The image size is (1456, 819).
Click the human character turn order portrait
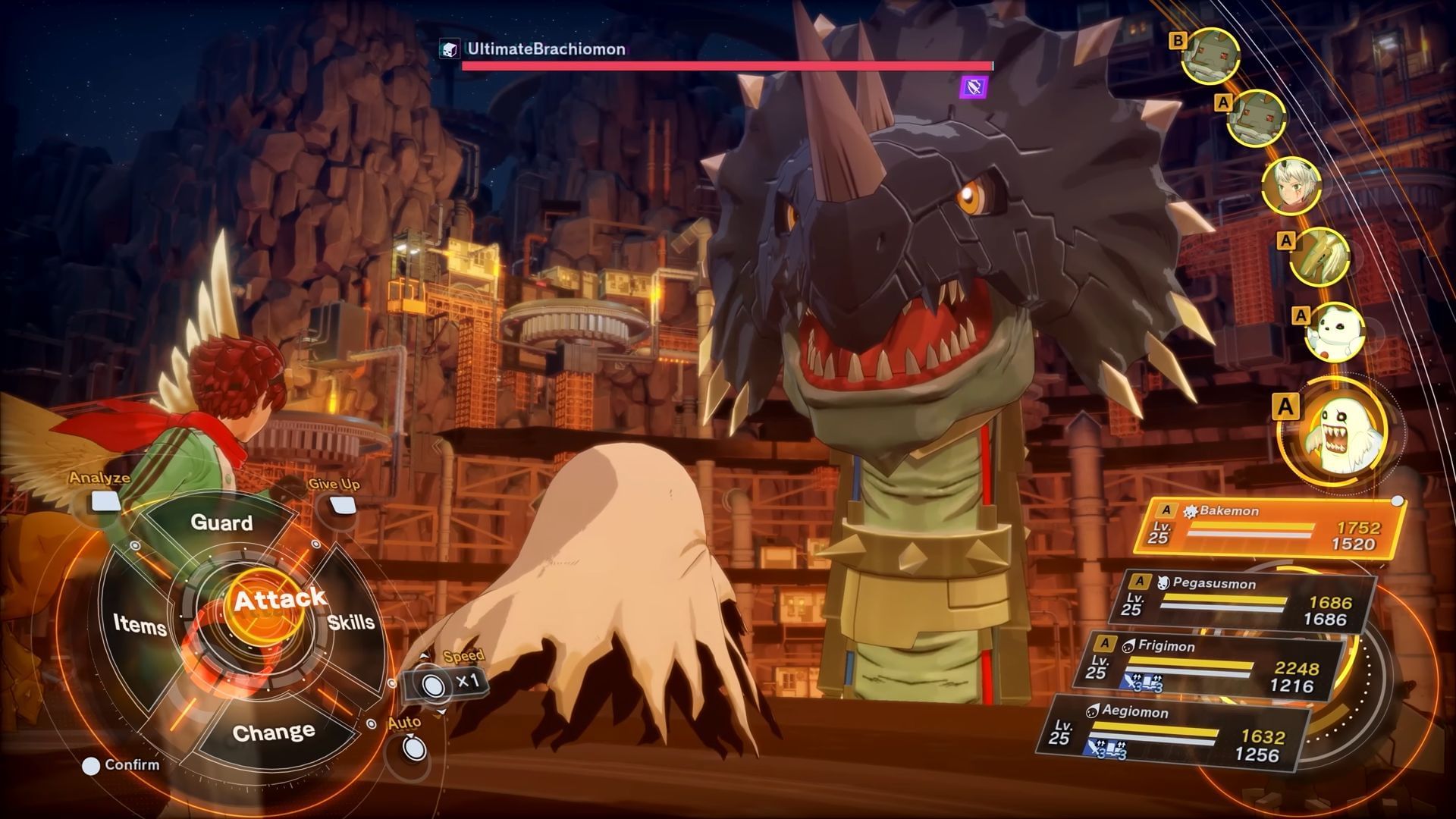[1291, 186]
